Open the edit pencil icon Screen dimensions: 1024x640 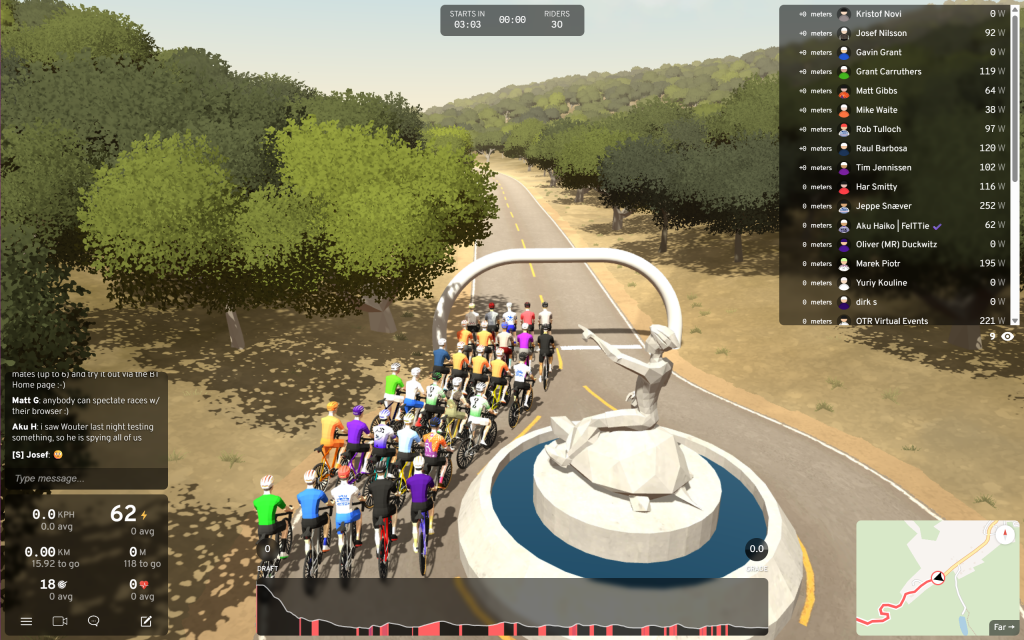point(146,621)
